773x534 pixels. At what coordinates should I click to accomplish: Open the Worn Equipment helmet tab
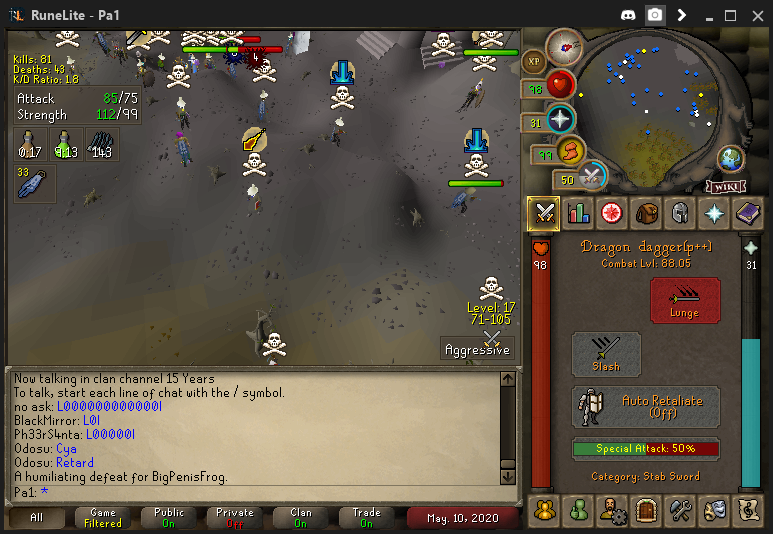(x=680, y=212)
